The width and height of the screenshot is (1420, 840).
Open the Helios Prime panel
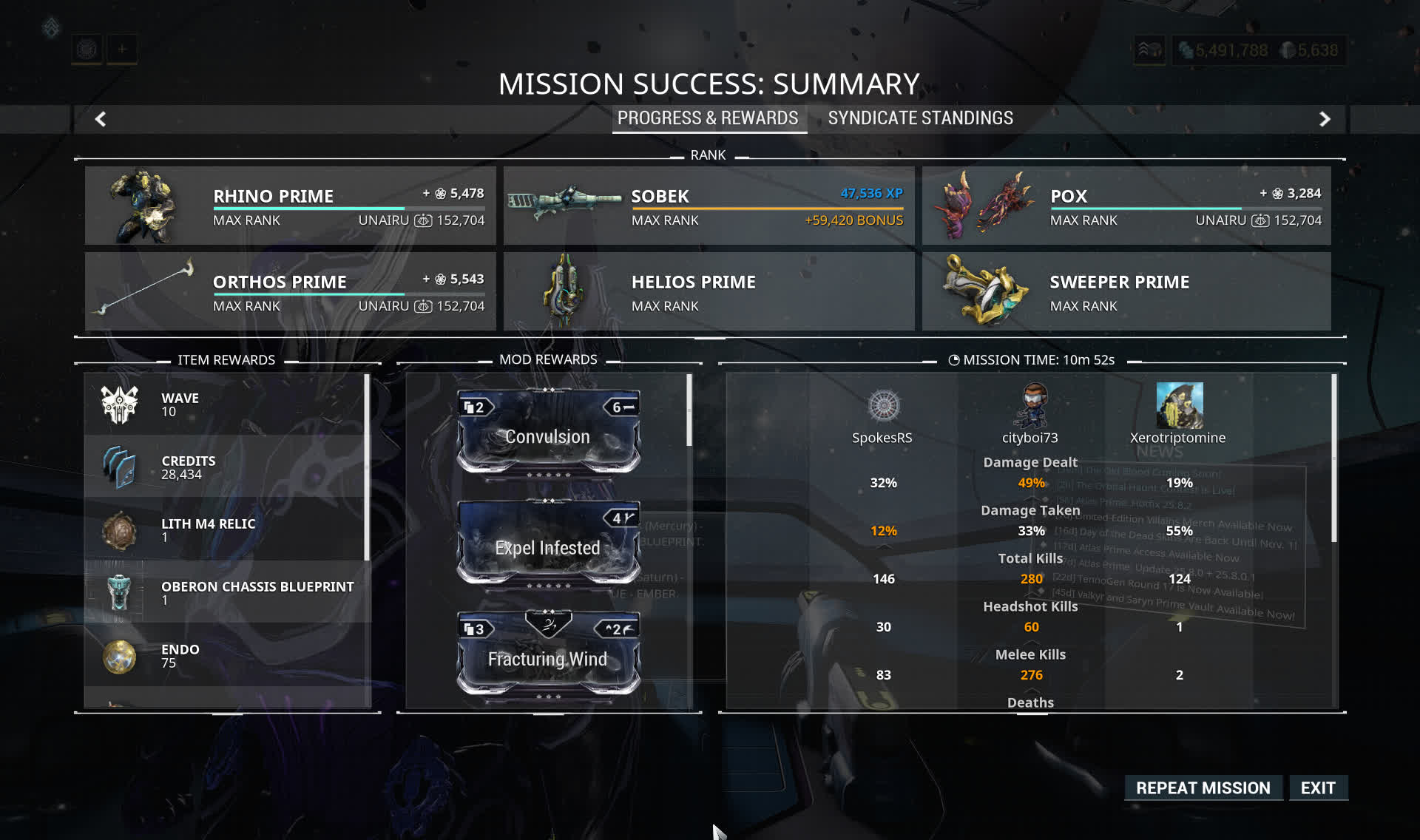(x=709, y=291)
